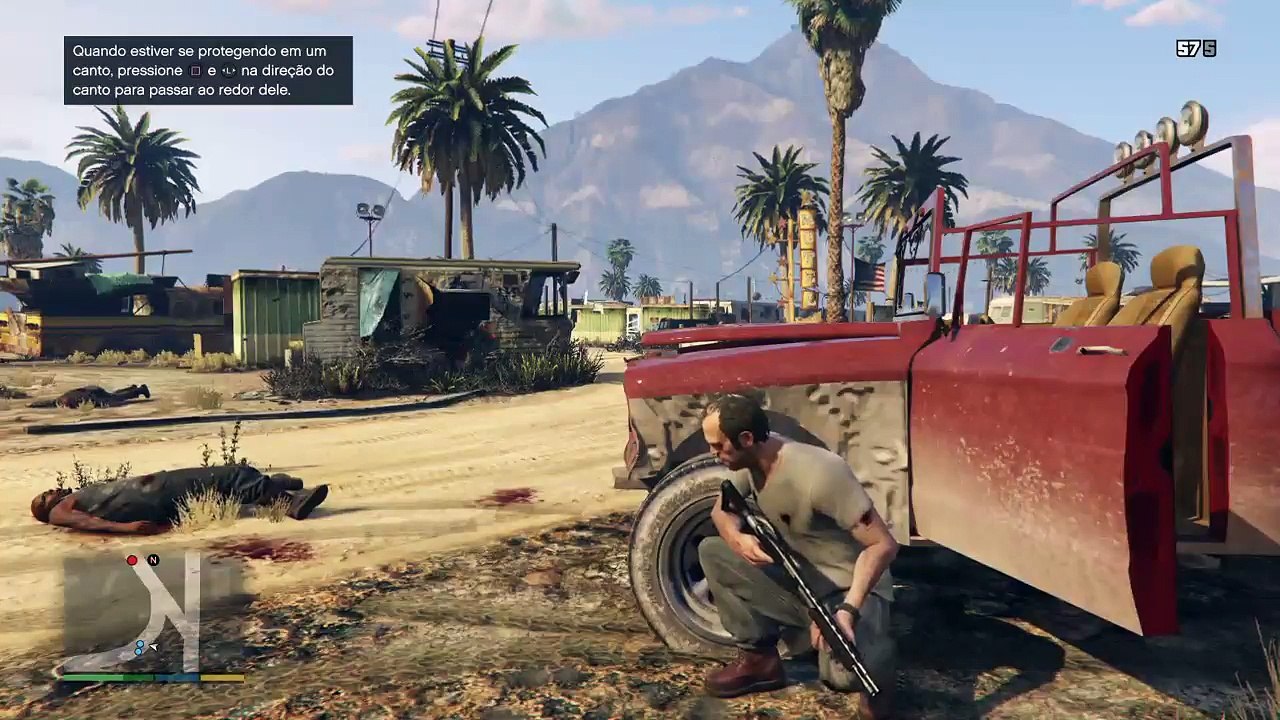Select the red enemy blip on the minimap
The height and width of the screenshot is (720, 1280).
(132, 560)
